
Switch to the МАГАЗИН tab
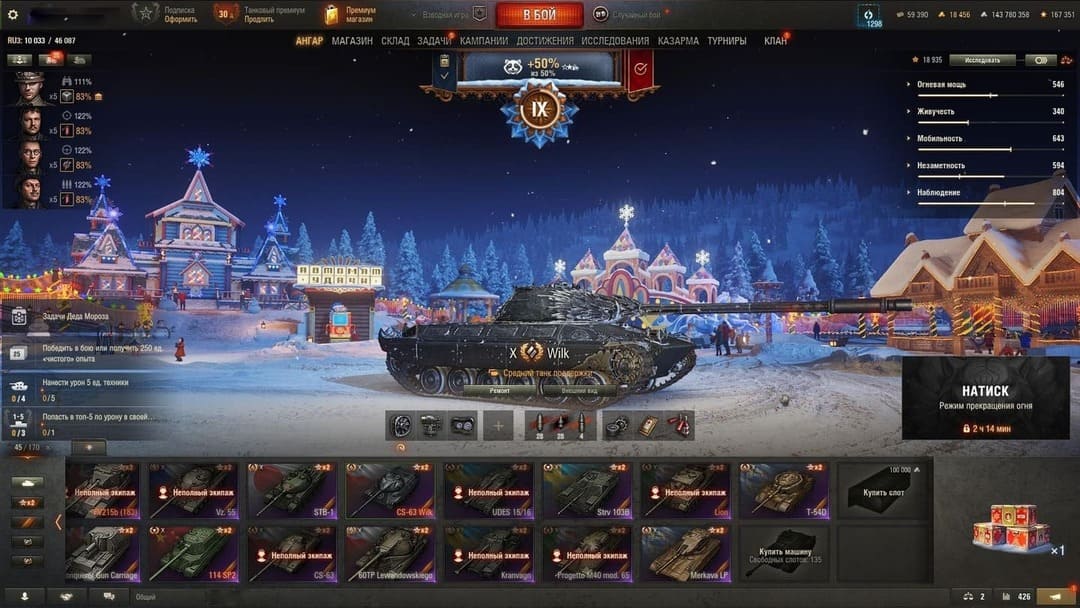pos(352,41)
